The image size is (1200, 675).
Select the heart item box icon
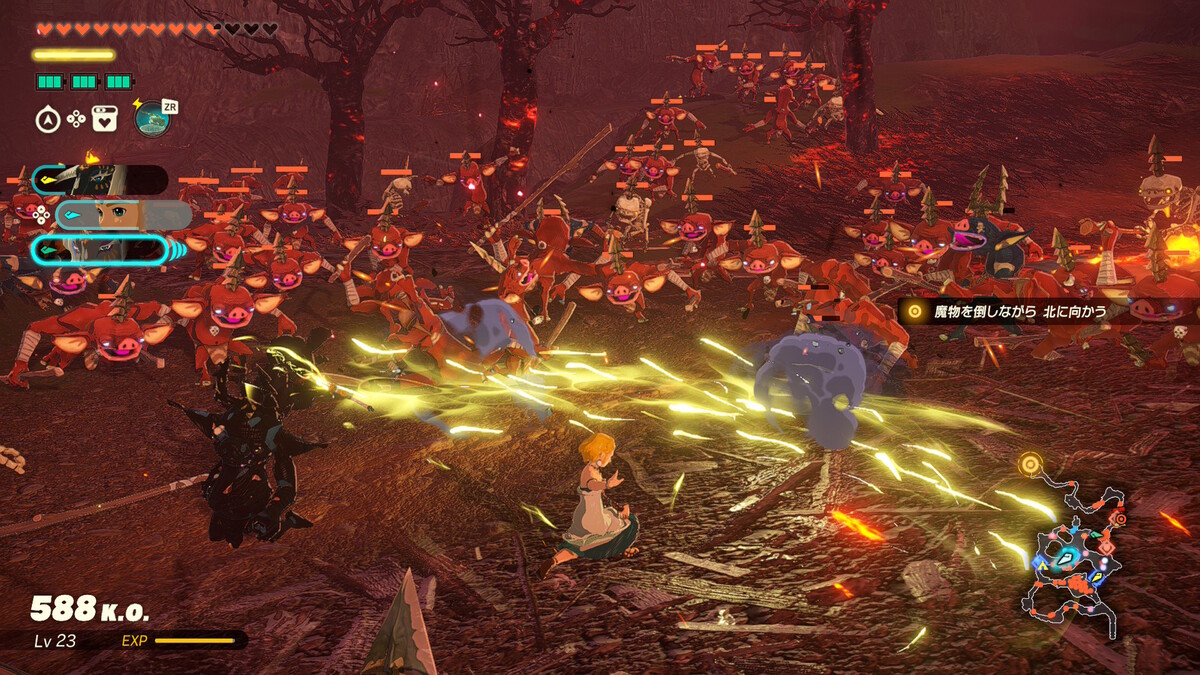104,120
